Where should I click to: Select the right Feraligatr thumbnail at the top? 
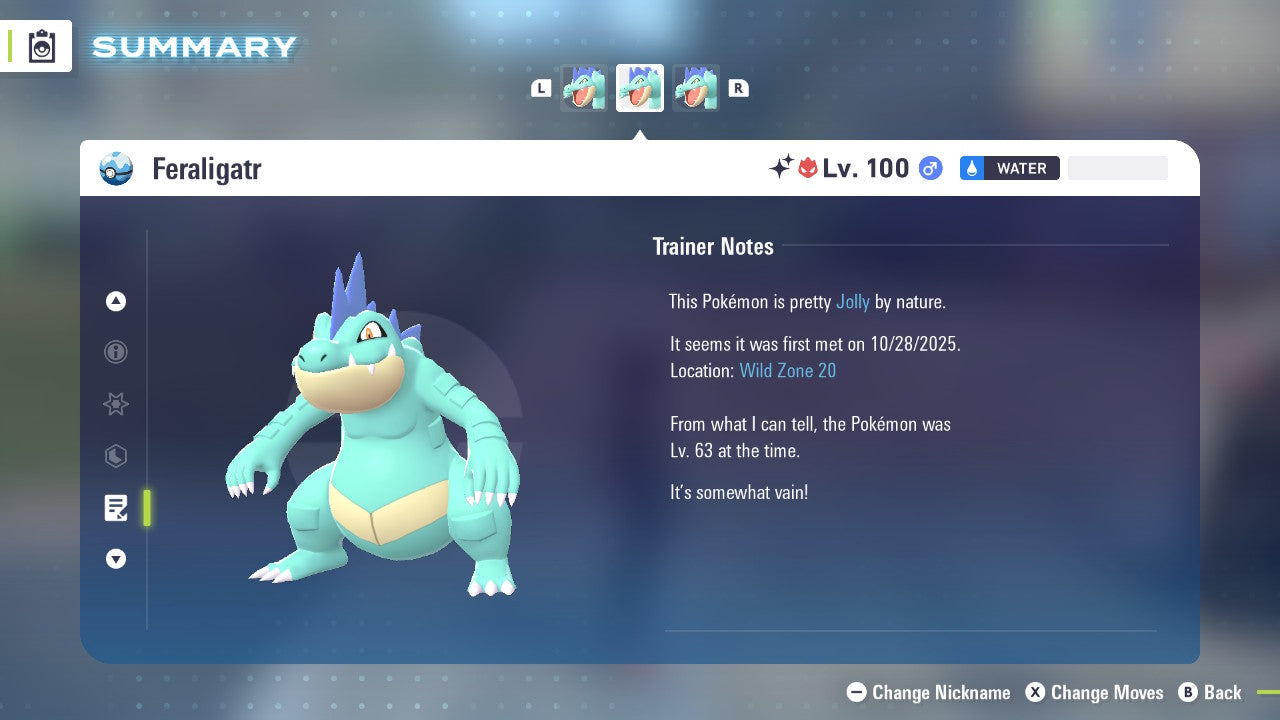point(696,88)
